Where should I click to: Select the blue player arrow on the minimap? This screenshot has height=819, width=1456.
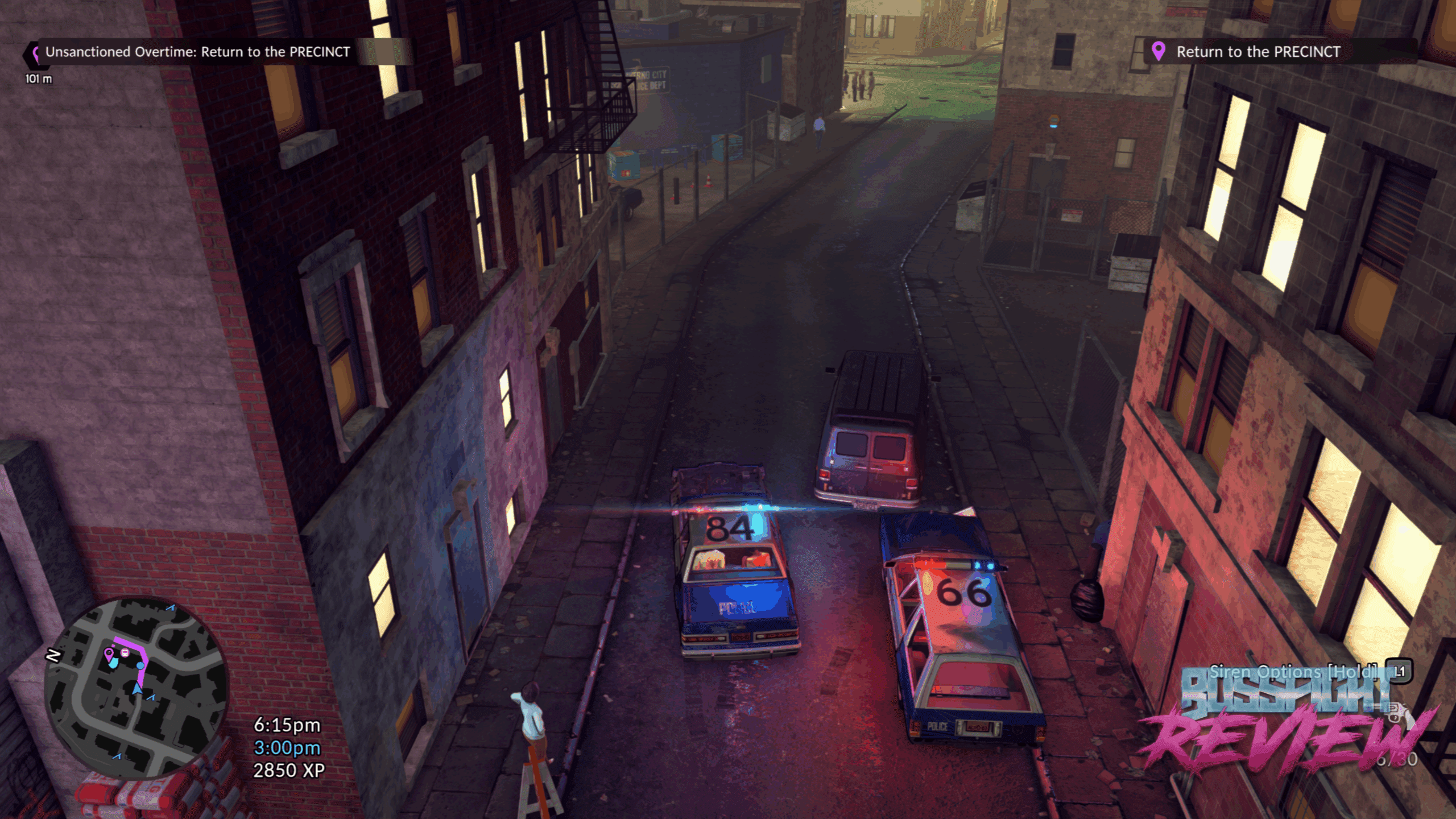[x=137, y=689]
